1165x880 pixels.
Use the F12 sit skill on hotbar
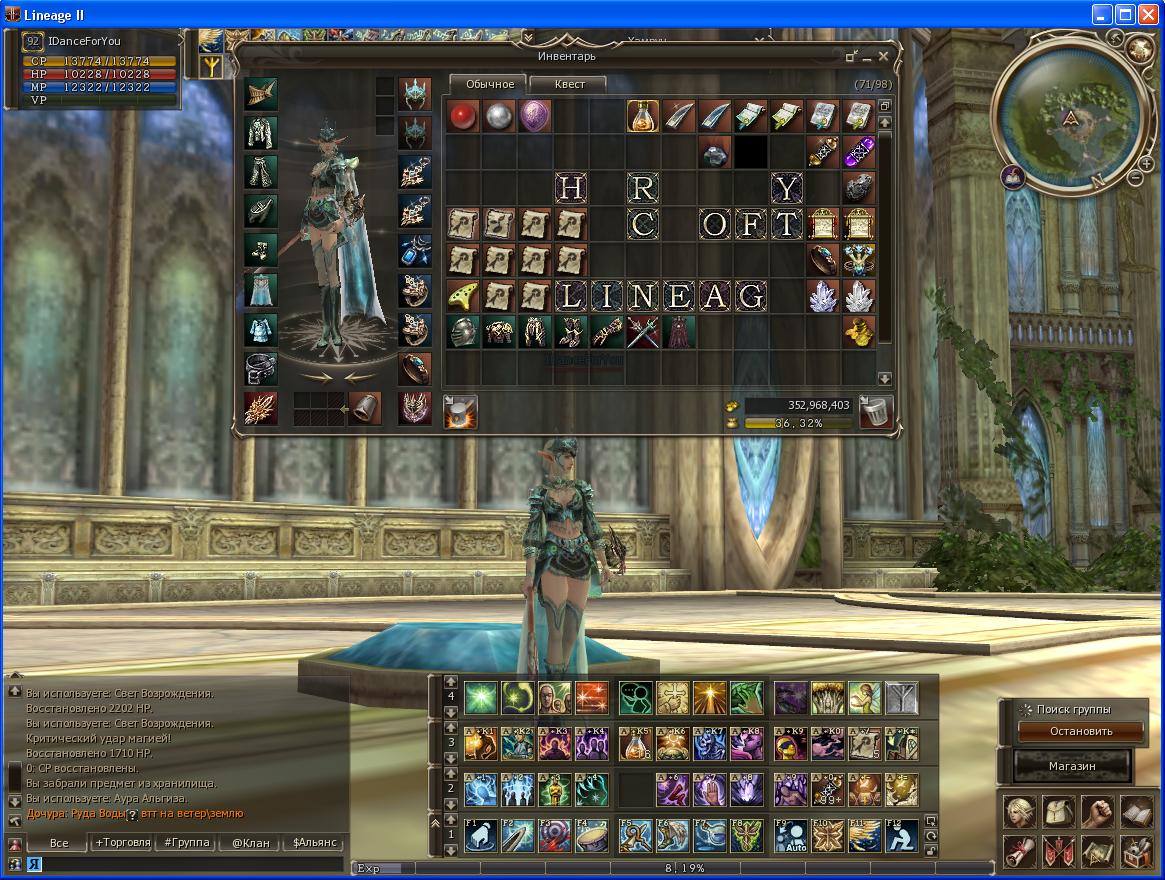point(901,835)
